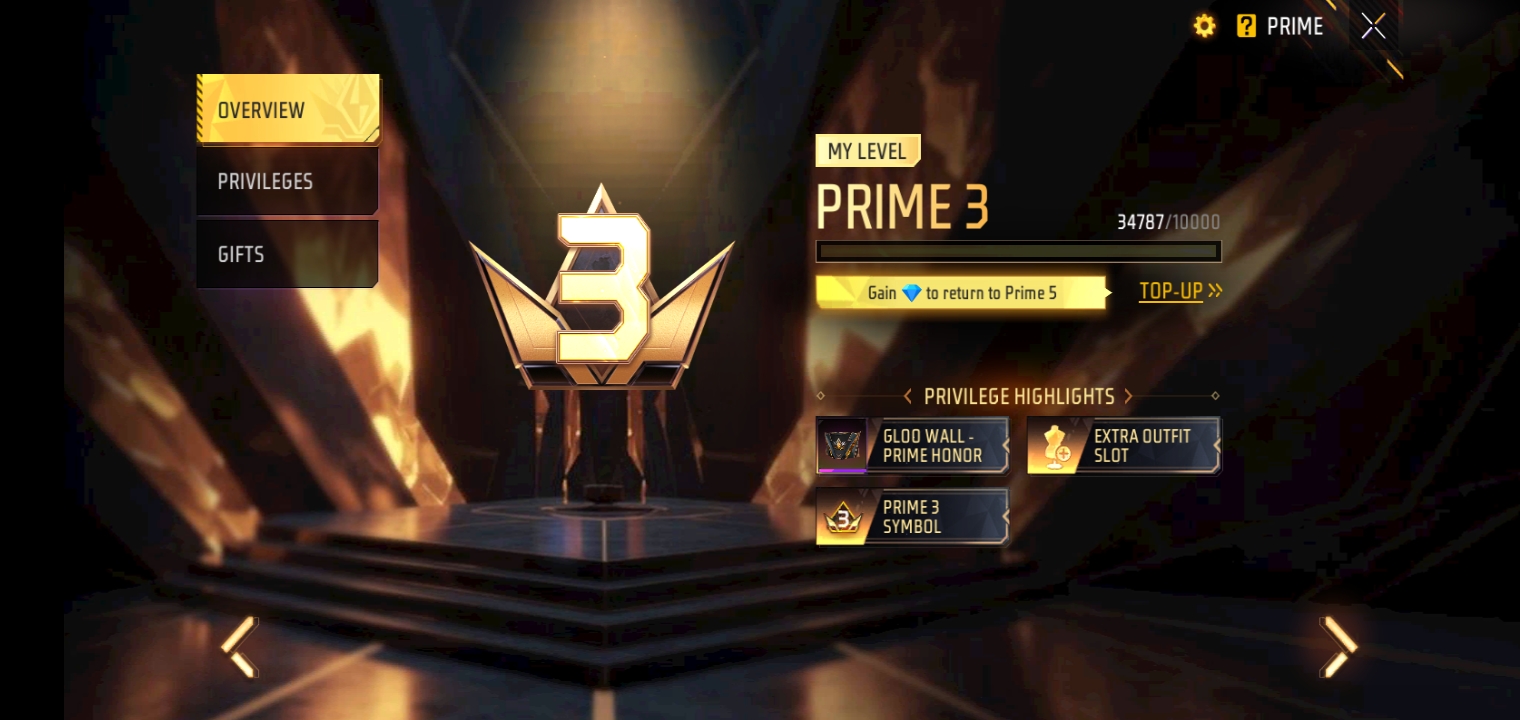Viewport: 1520px width, 720px height.
Task: View Gloo Wall - Prime Honor privilege
Action: coord(912,445)
